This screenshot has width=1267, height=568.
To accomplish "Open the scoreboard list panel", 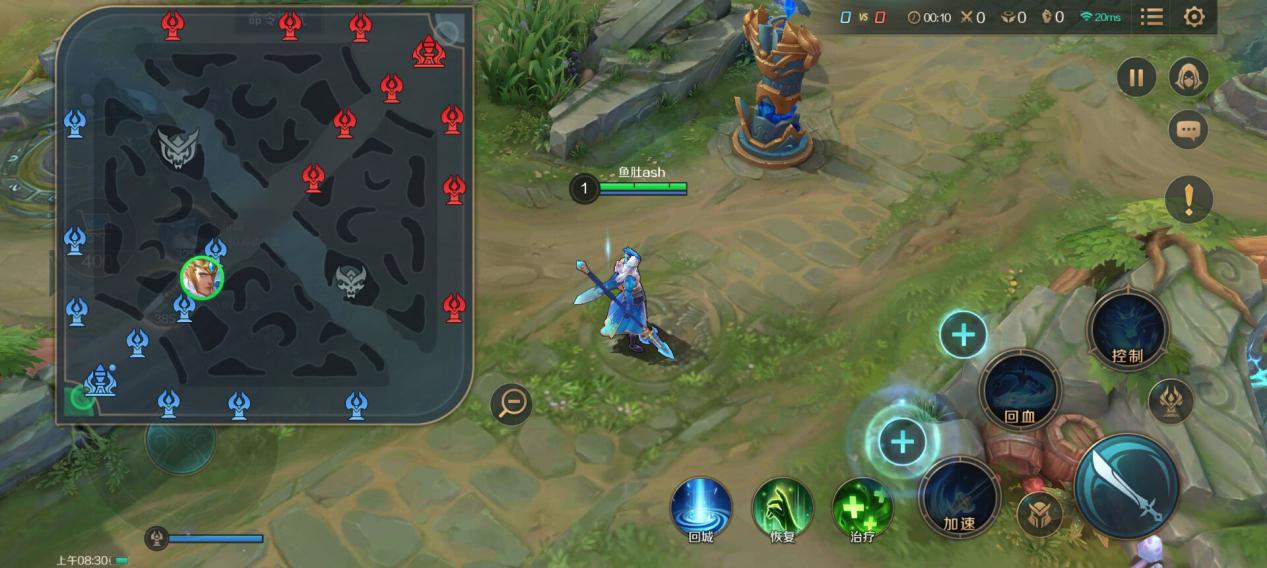I will (1152, 17).
